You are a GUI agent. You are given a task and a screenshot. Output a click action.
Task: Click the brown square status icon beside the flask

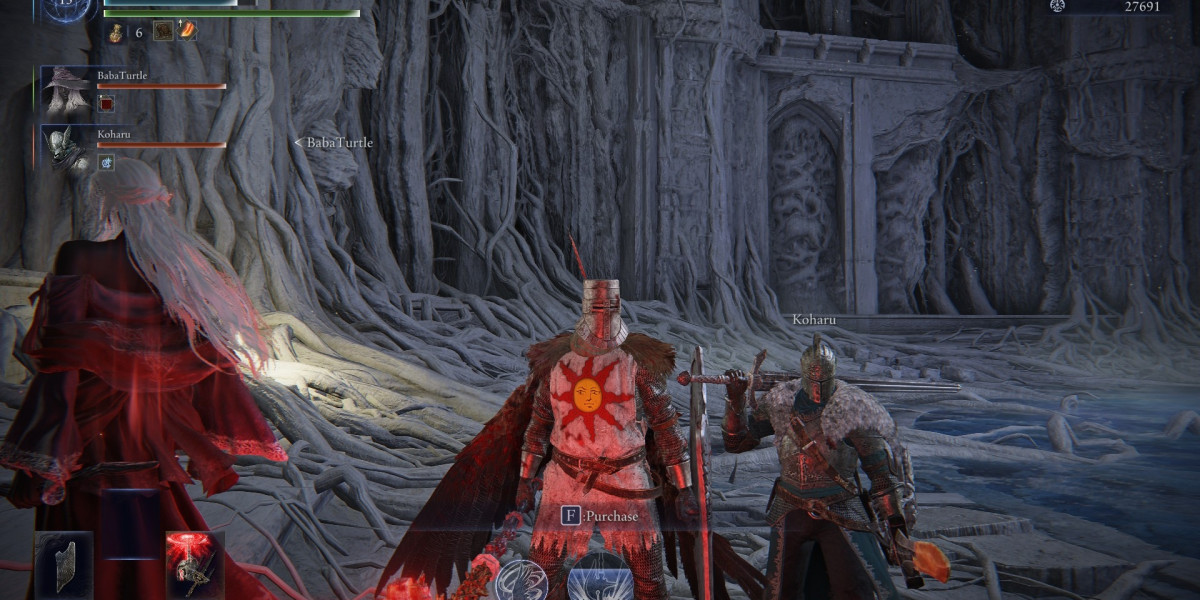(x=162, y=31)
